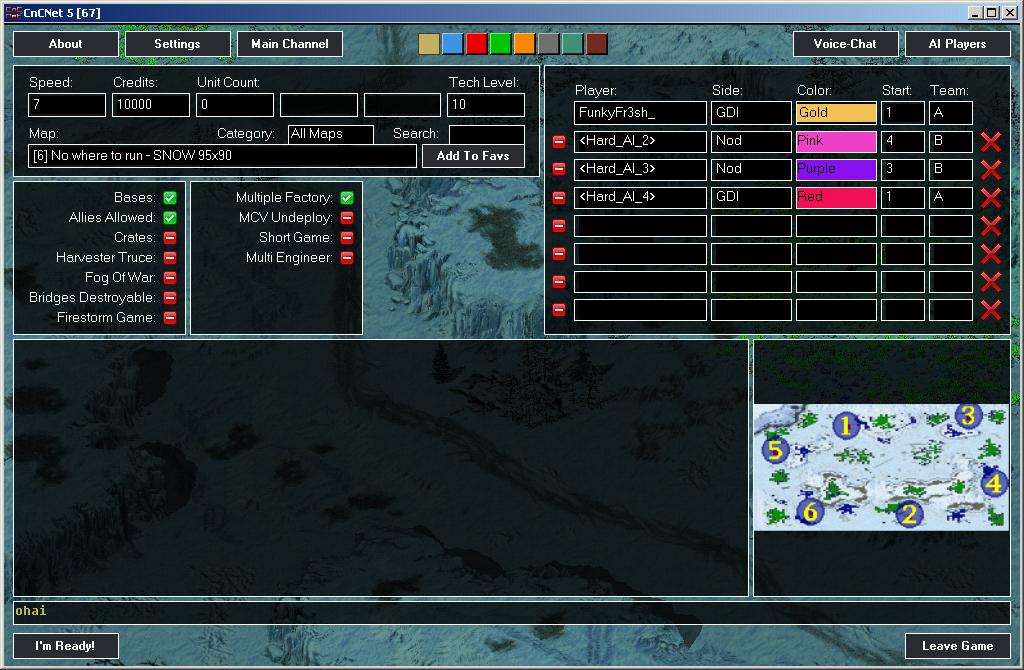This screenshot has height=670, width=1024.
Task: Open Voice-Chat
Action: [x=845, y=44]
